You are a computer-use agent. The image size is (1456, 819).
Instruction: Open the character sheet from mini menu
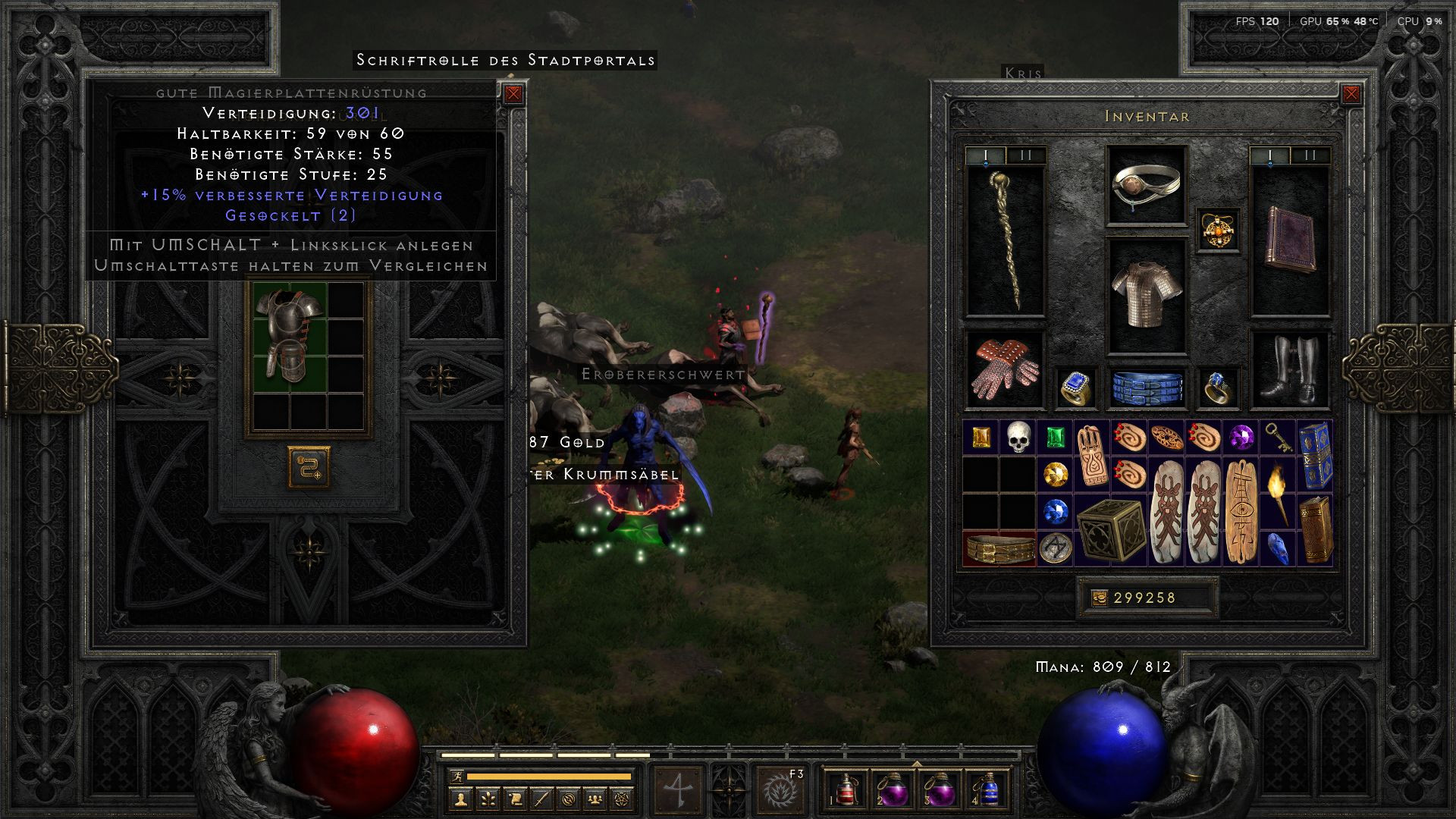460,799
